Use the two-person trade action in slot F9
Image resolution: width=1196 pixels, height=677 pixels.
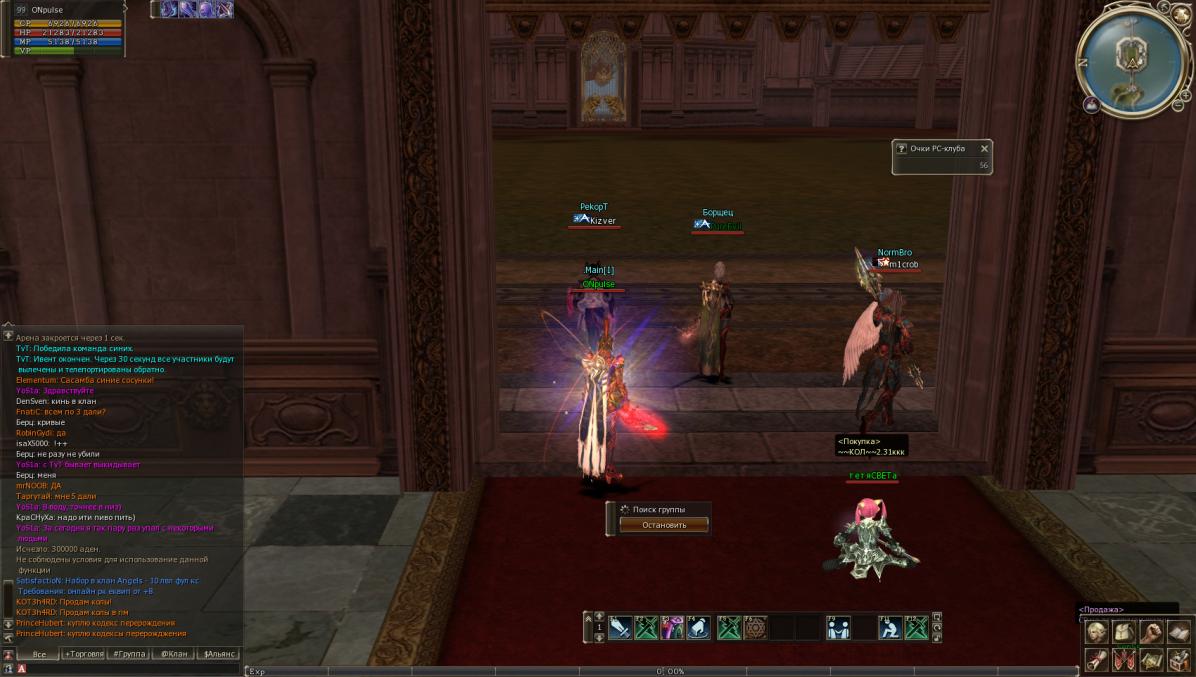pos(838,628)
